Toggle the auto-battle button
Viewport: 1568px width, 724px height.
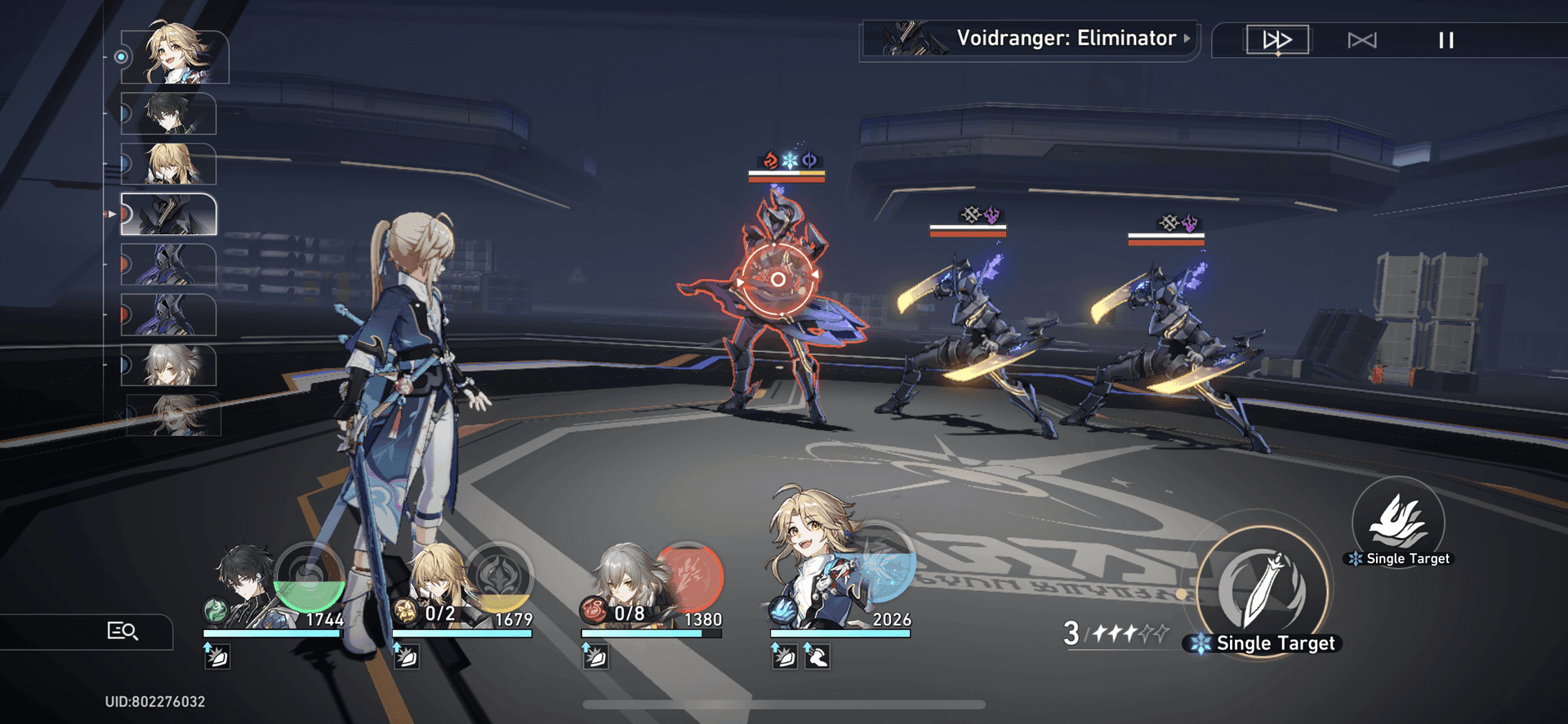pos(1361,40)
